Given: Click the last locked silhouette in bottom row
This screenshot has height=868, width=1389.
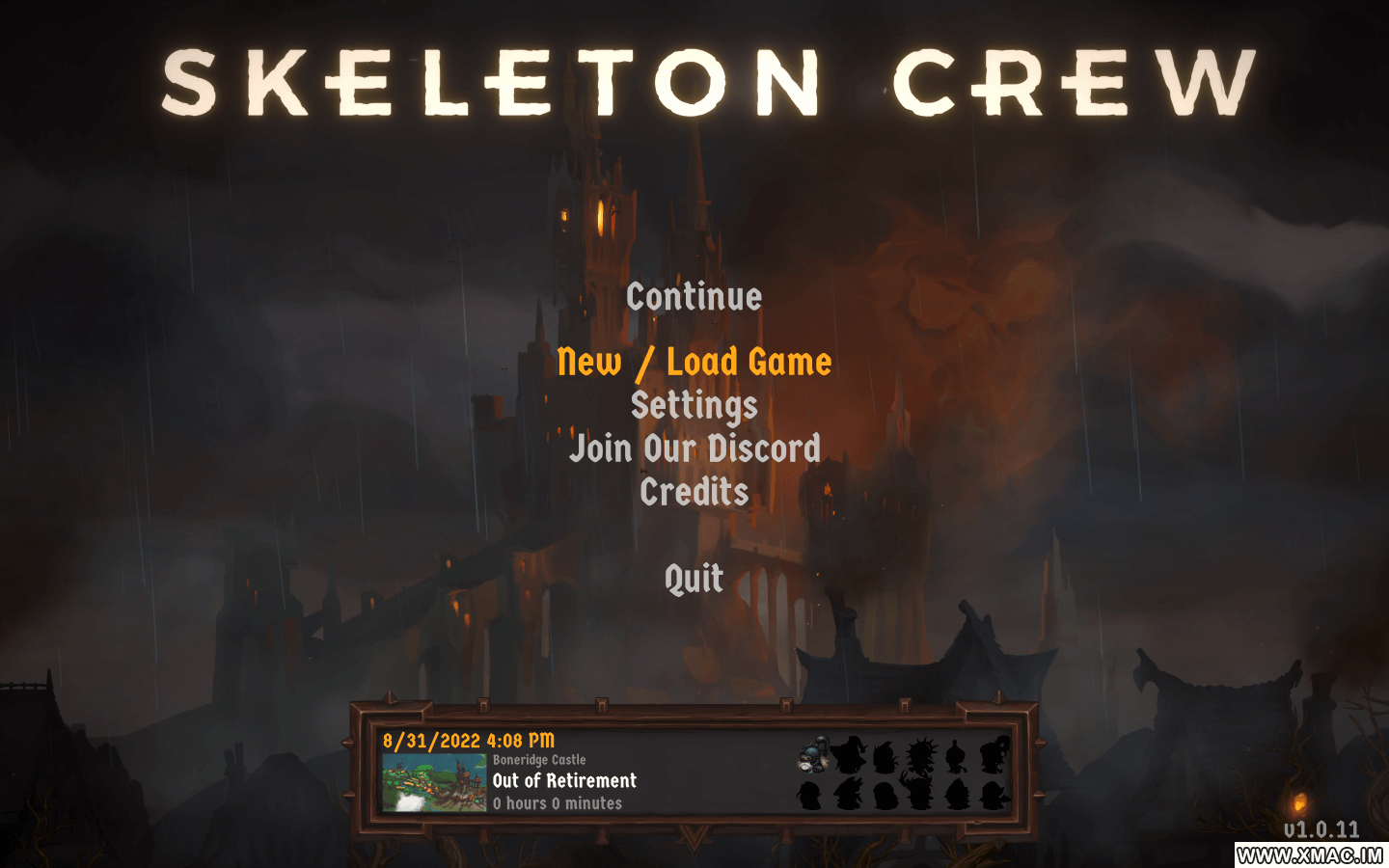Looking at the screenshot, I should [x=995, y=796].
